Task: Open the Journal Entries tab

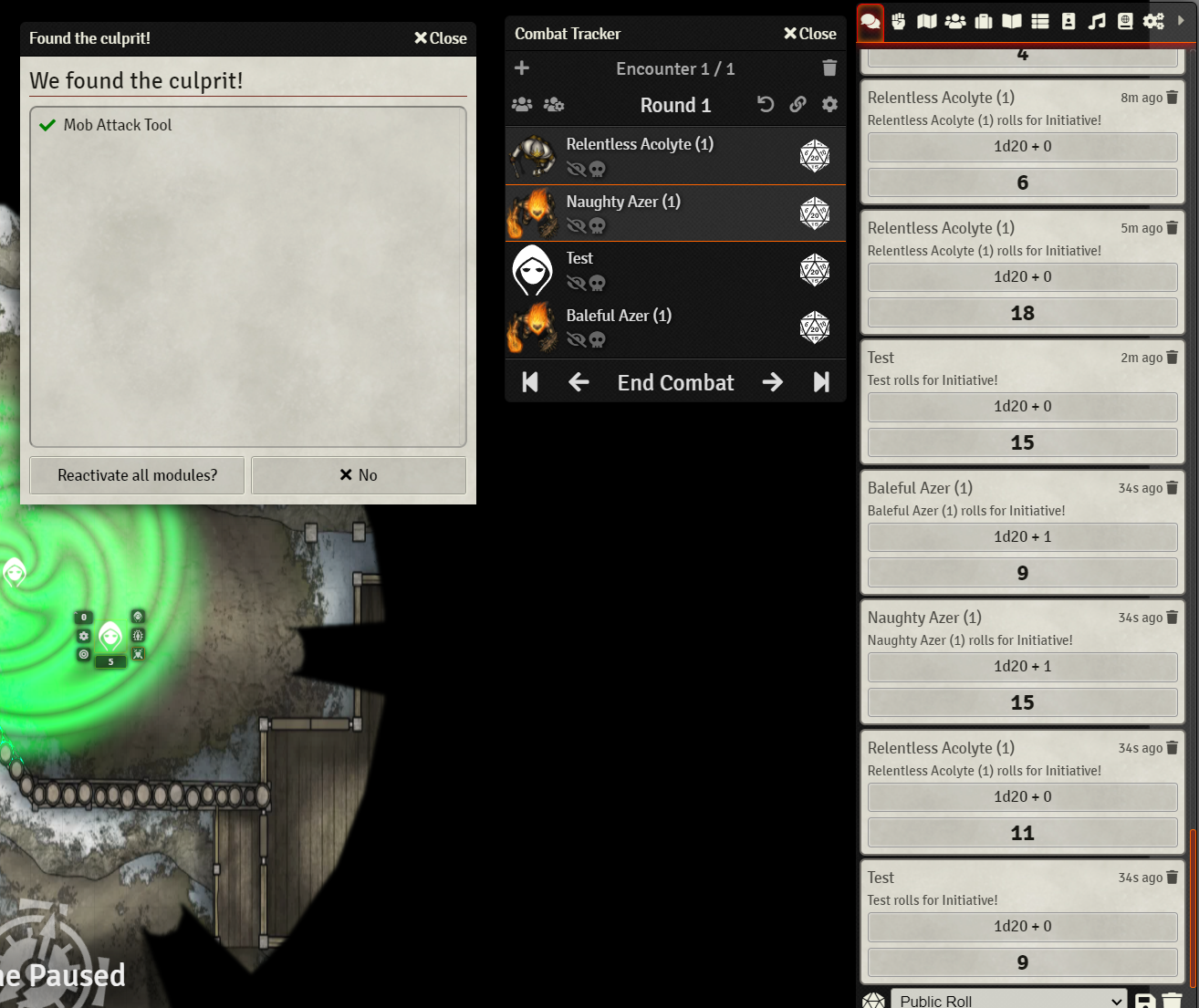Action: 1011,21
